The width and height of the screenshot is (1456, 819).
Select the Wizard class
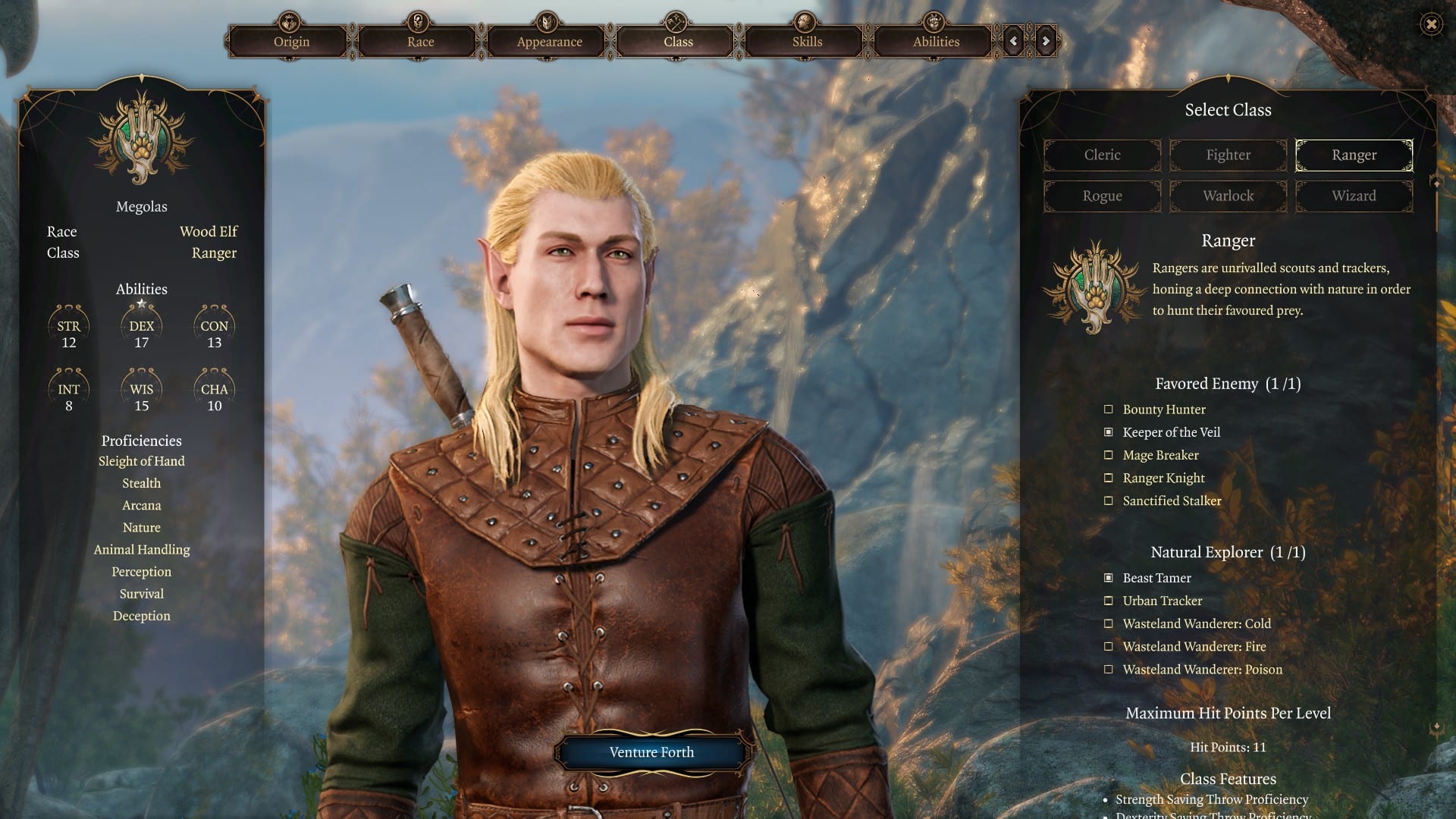(1354, 196)
